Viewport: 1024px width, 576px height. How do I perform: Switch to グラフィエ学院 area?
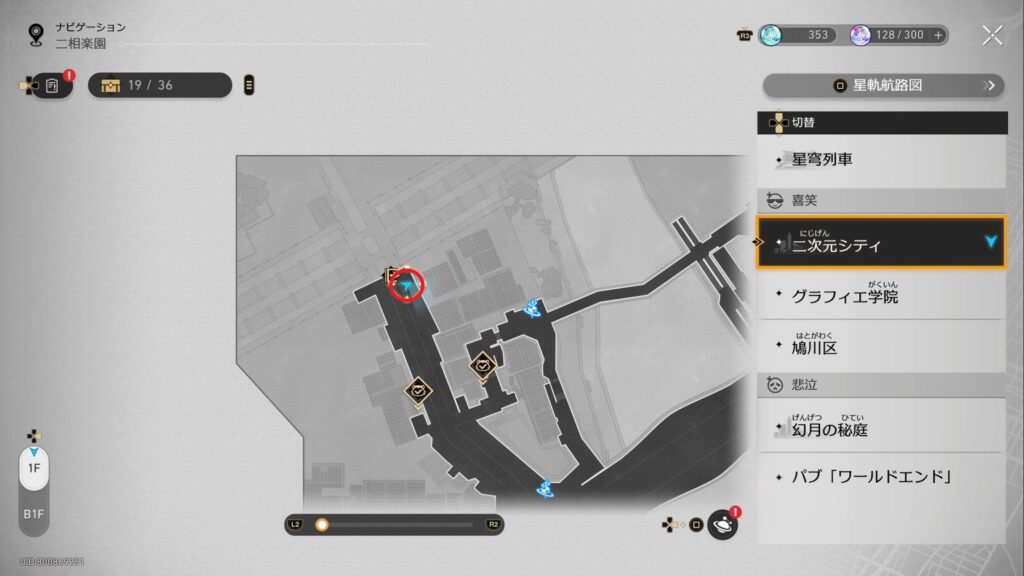[881, 296]
